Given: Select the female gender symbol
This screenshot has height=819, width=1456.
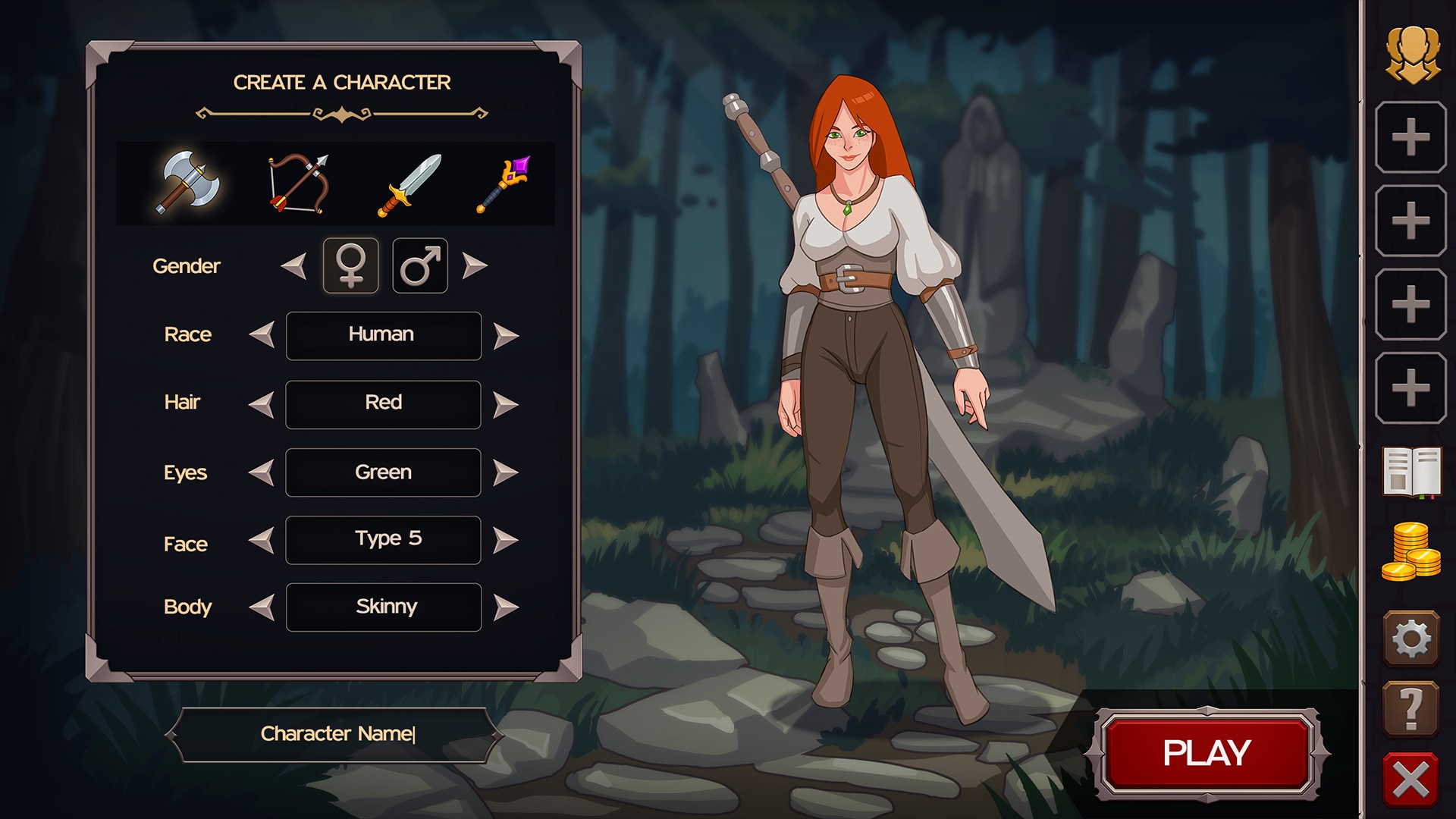Looking at the screenshot, I should coord(351,266).
